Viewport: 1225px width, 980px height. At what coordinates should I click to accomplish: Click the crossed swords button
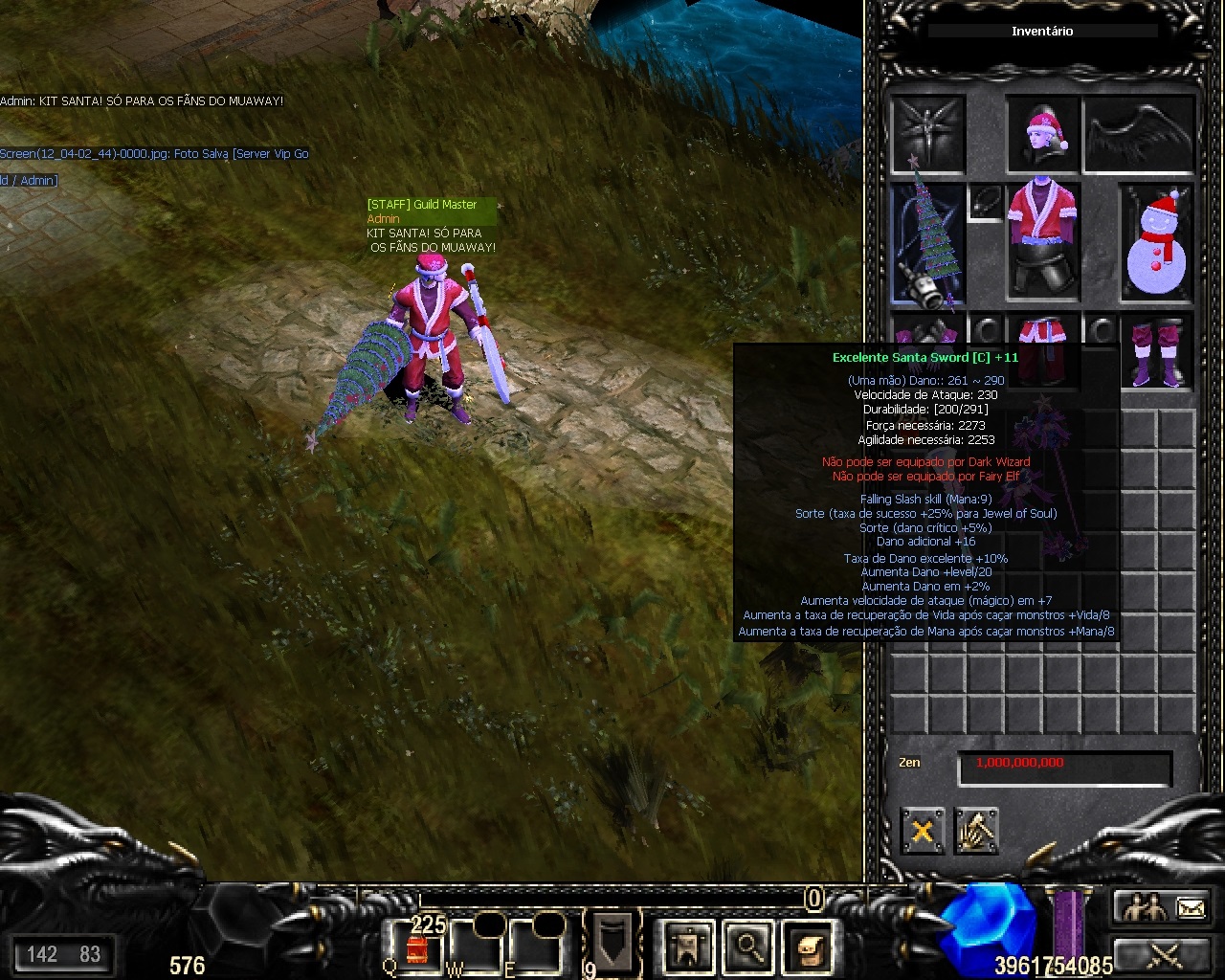pos(1163,954)
